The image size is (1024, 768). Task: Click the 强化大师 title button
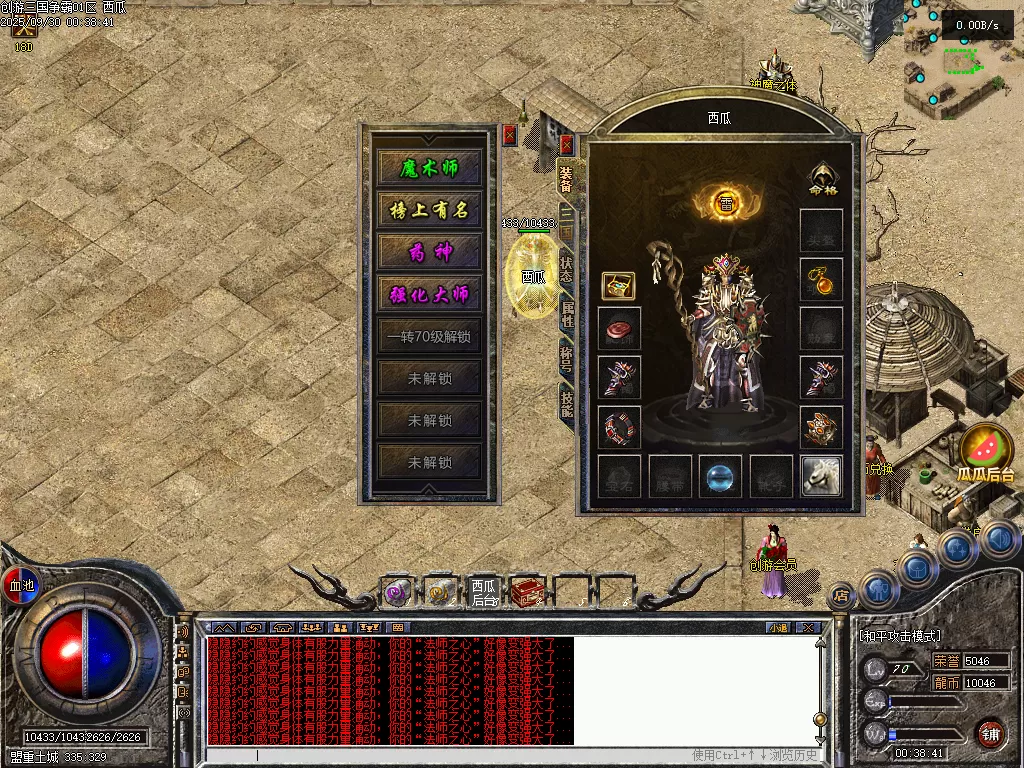pyautogui.click(x=429, y=295)
